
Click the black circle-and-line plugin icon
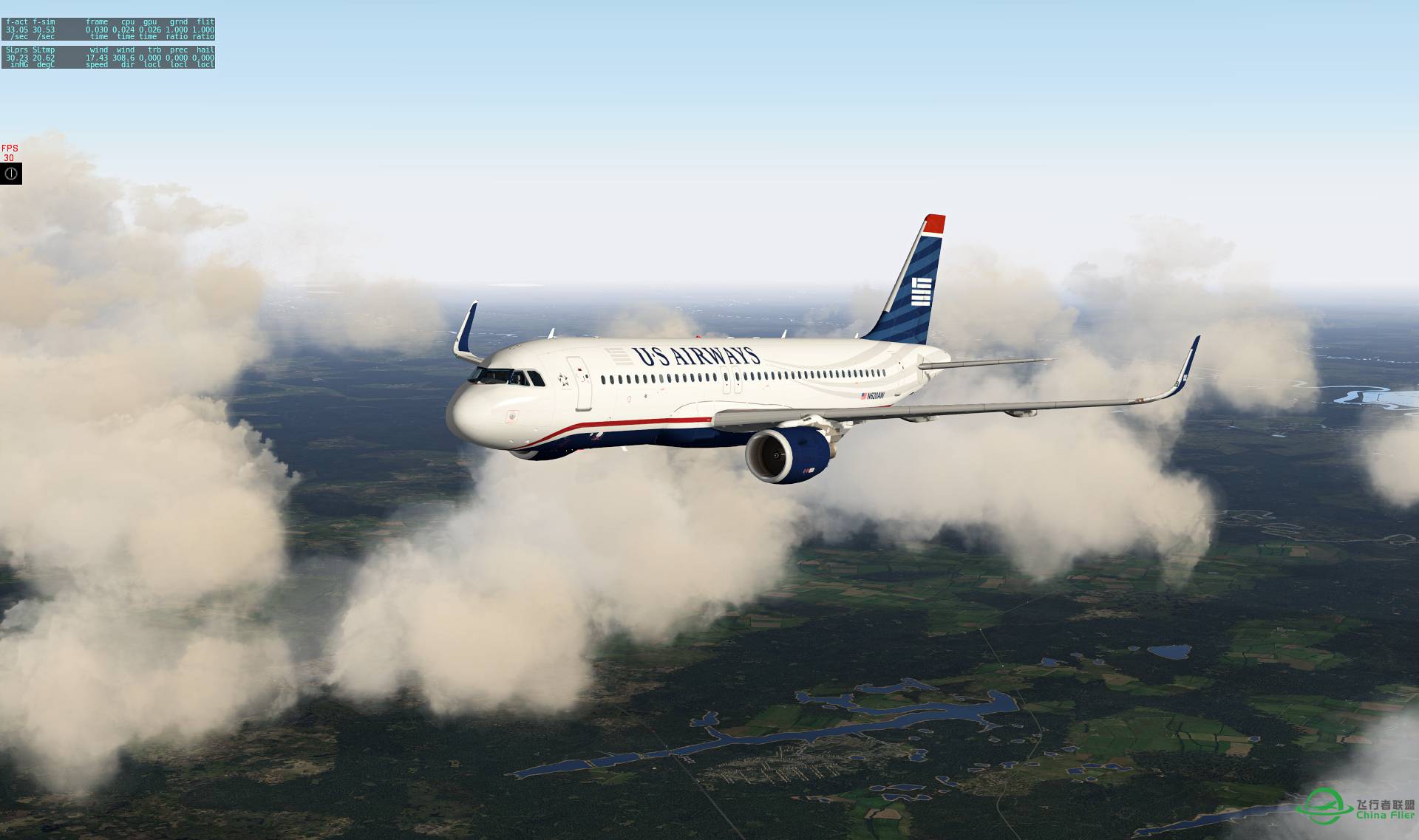11,174
